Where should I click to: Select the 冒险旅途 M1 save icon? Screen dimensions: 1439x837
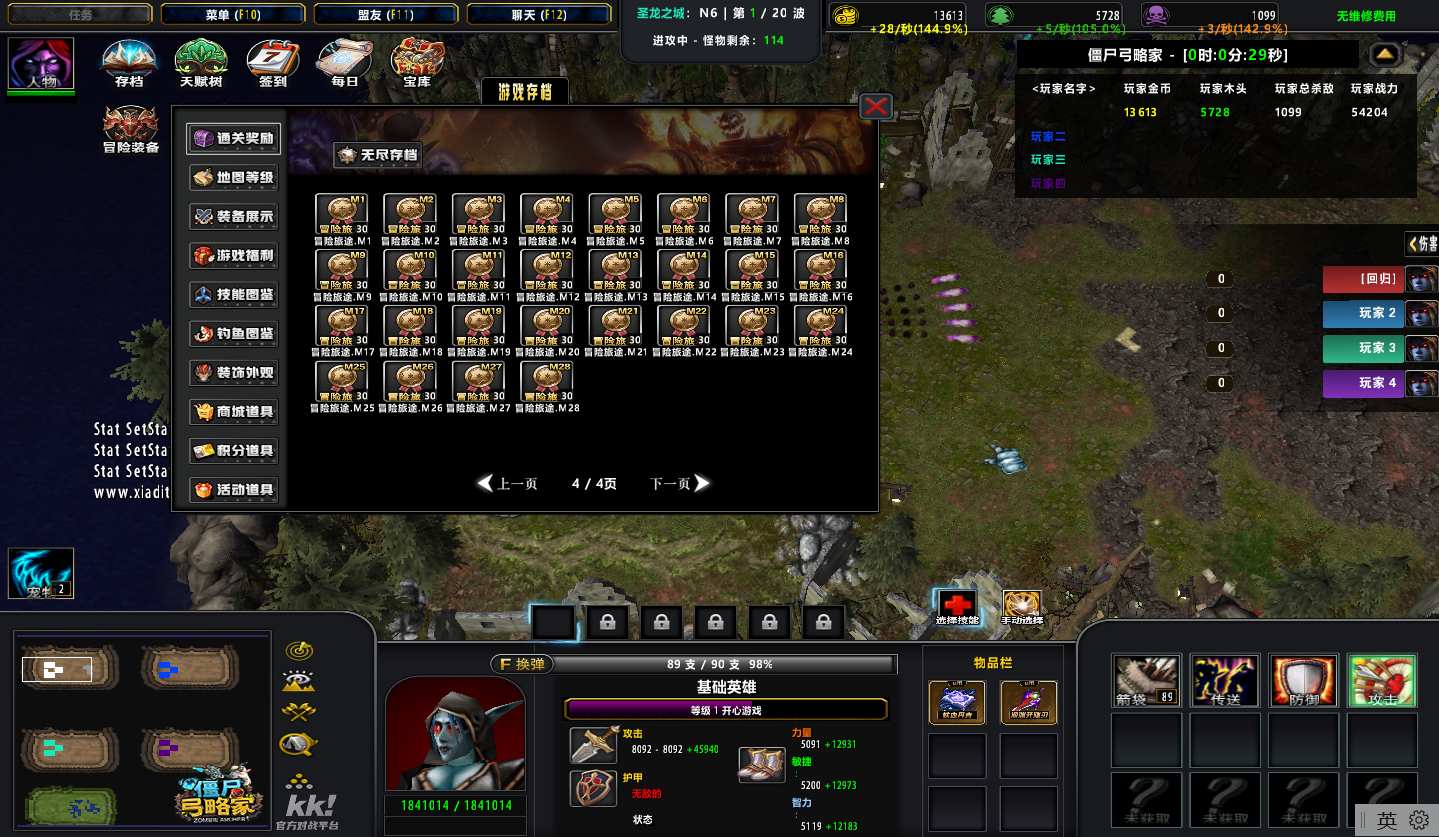tap(342, 212)
